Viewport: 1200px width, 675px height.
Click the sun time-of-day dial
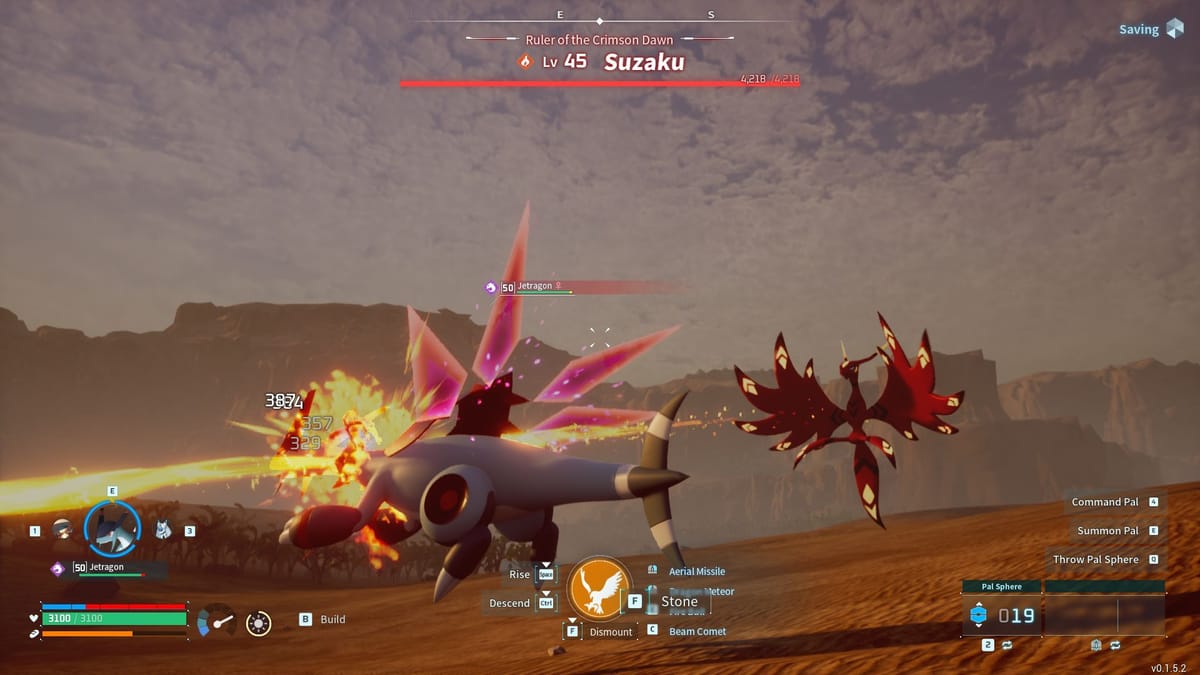coord(259,623)
